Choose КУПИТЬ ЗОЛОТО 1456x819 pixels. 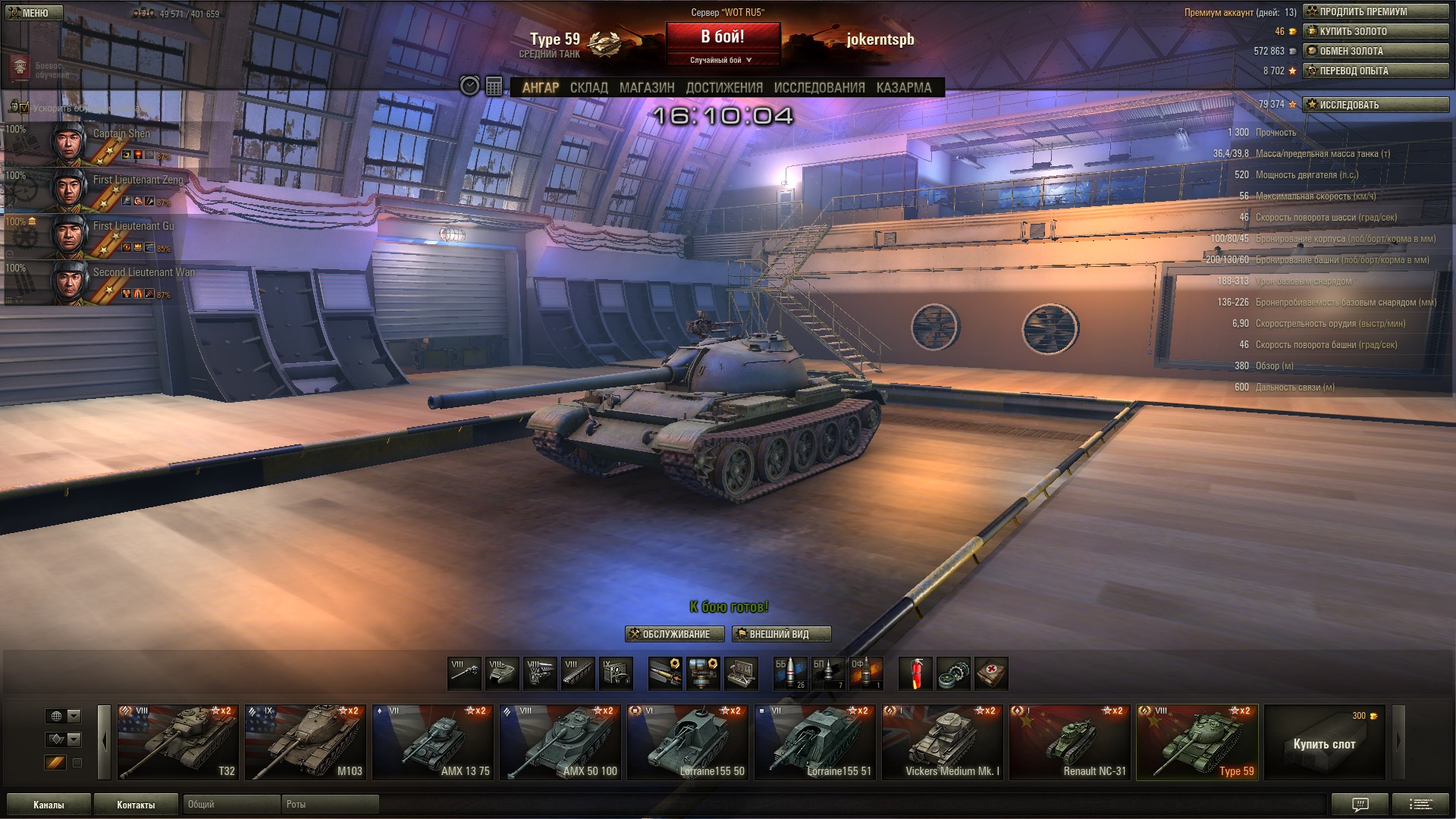1376,31
